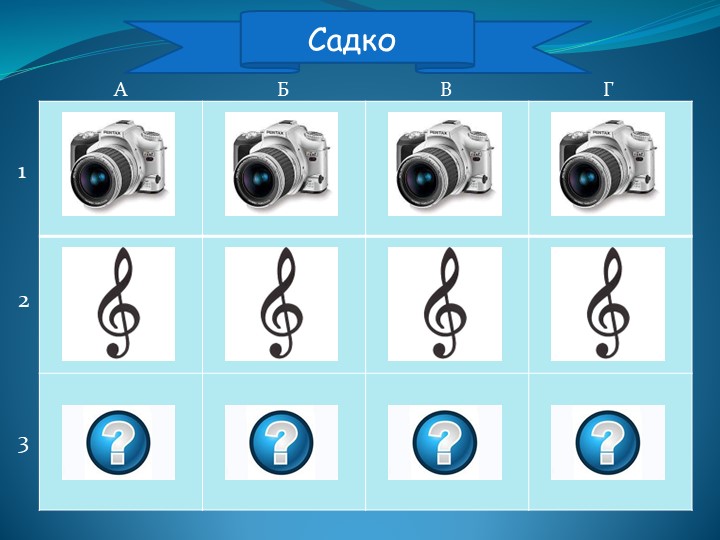
Task: Click the treble clef tile in cell Г2
Action: [607, 303]
